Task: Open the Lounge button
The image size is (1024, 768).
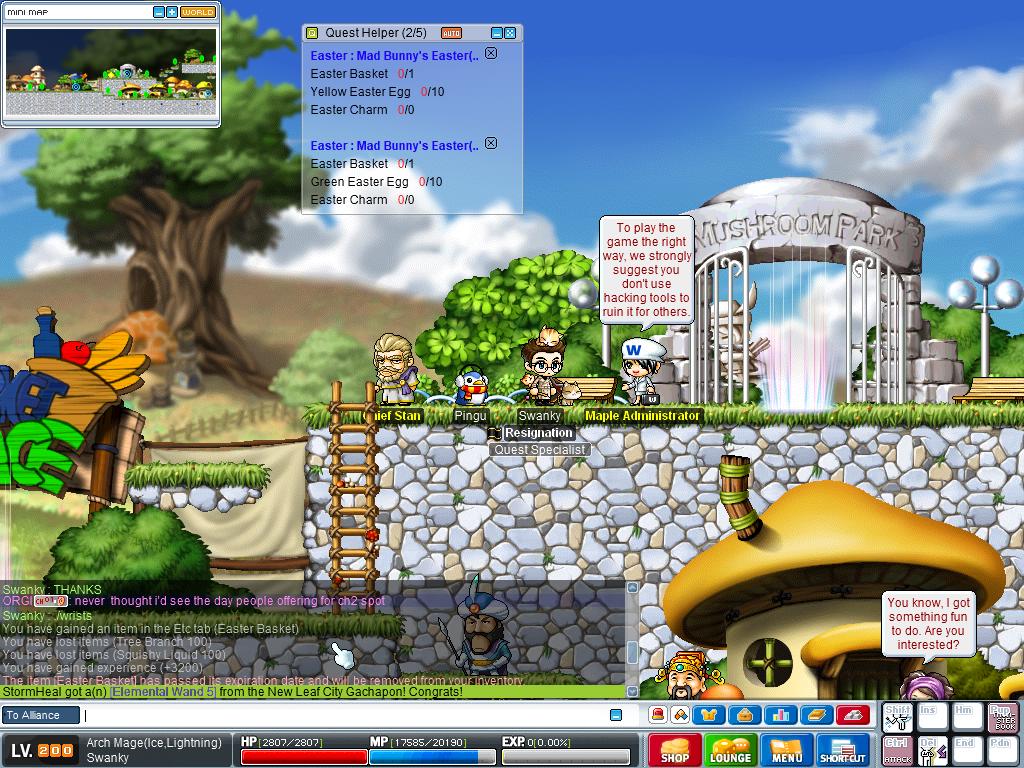Action: pos(730,751)
